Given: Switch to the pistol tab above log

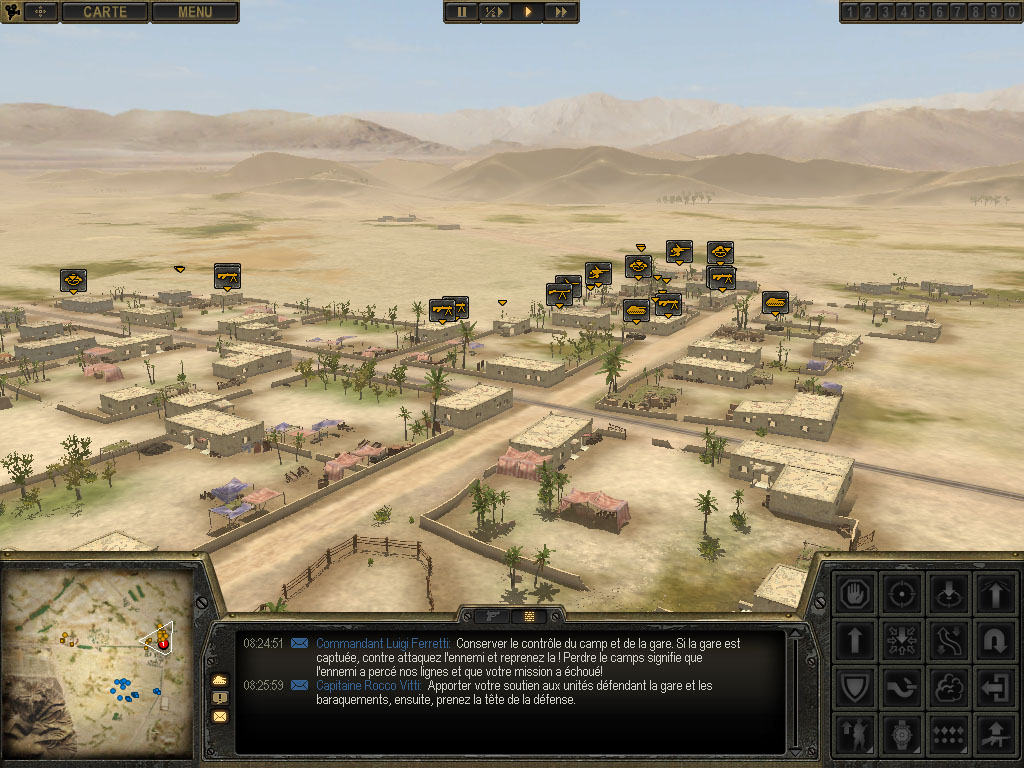Looking at the screenshot, I should (493, 616).
